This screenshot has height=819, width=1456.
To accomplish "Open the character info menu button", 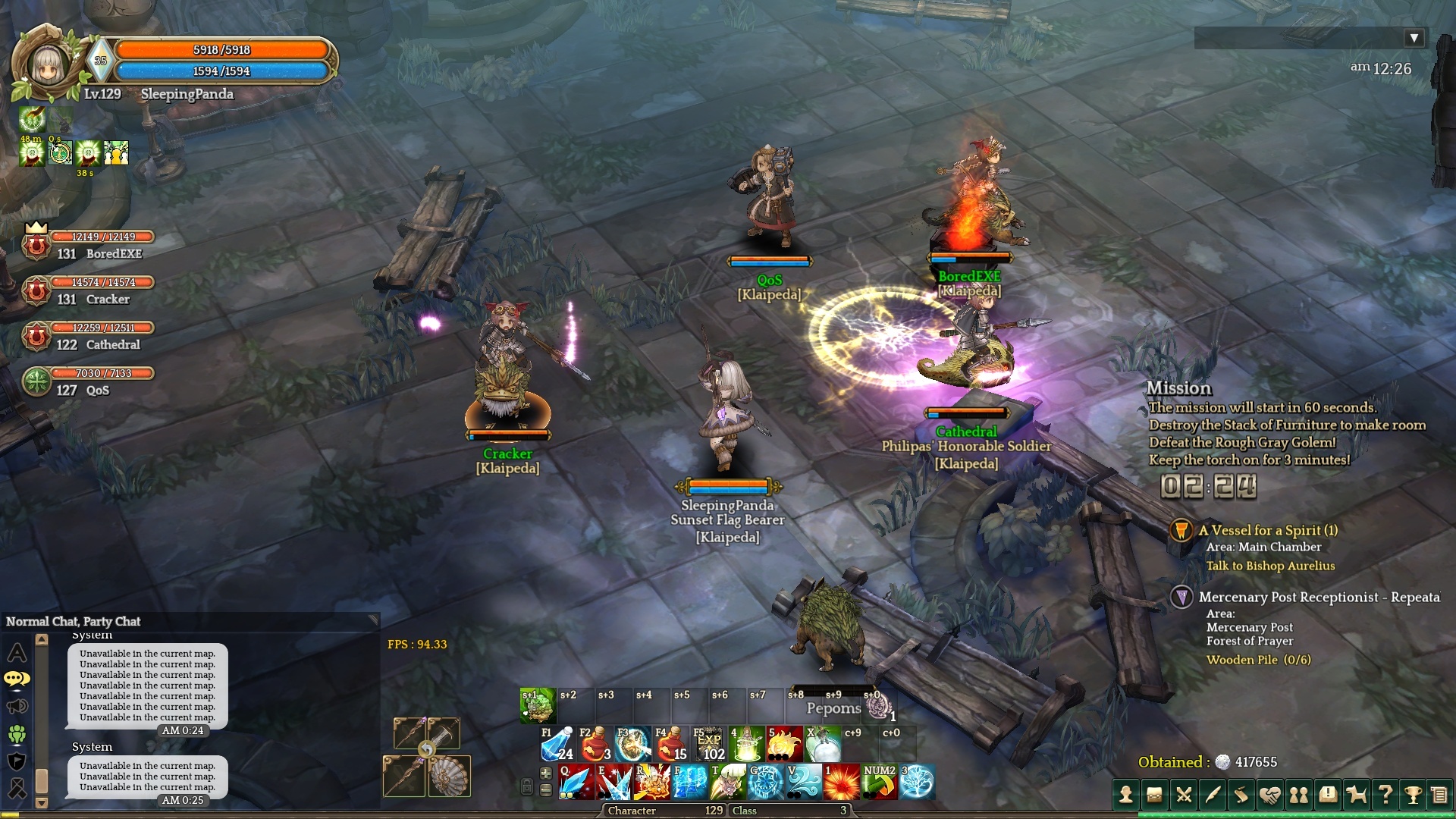I will (x=1126, y=795).
